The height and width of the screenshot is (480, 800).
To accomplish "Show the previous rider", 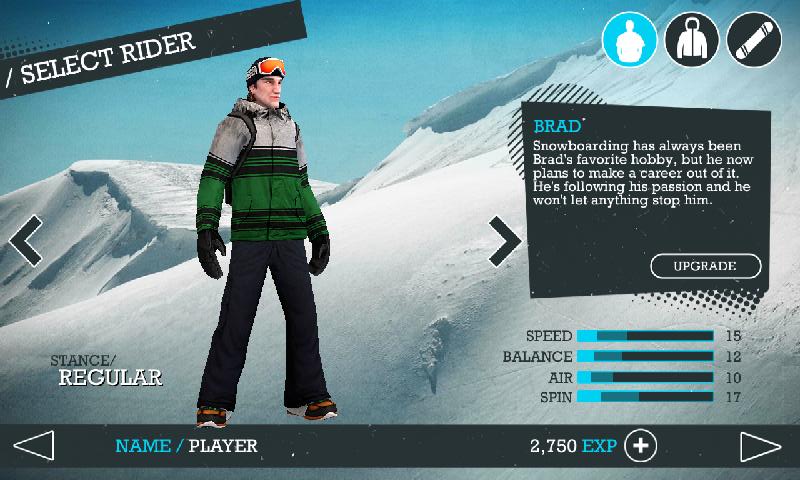I will click(x=27, y=240).
